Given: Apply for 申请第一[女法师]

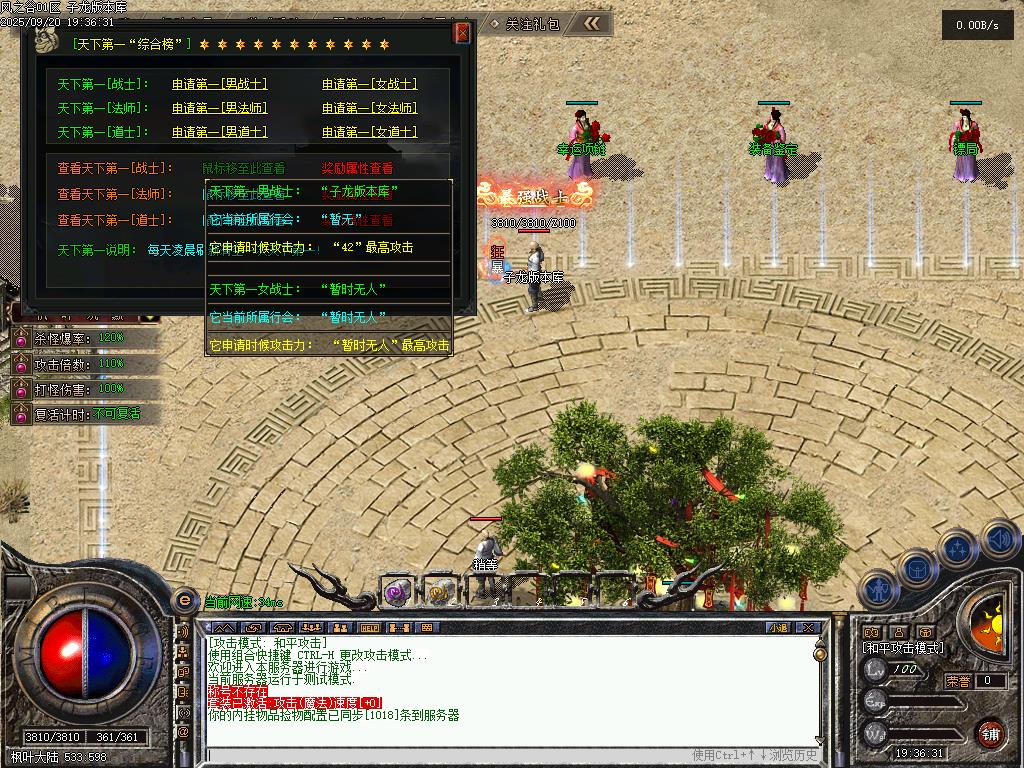Looking at the screenshot, I should [369, 108].
